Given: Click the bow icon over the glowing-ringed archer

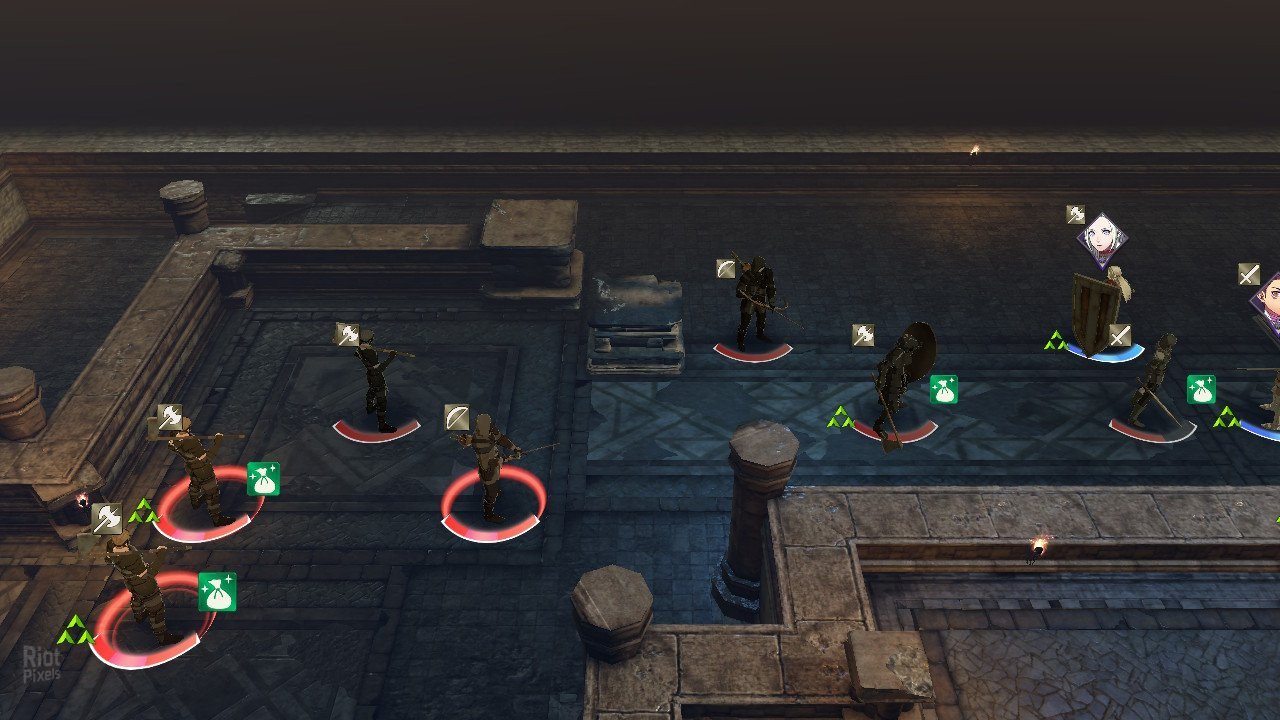Looking at the screenshot, I should click(456, 416).
